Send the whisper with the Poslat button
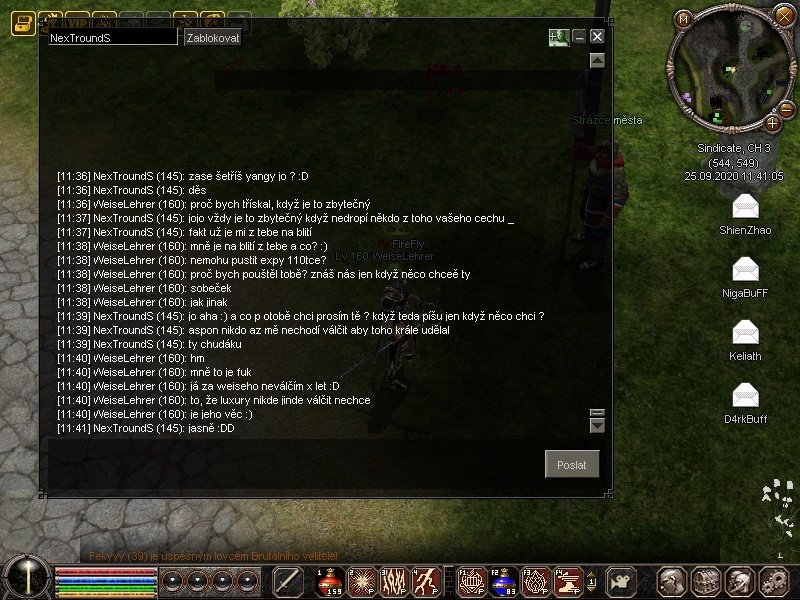The width and height of the screenshot is (800, 600). (572, 464)
